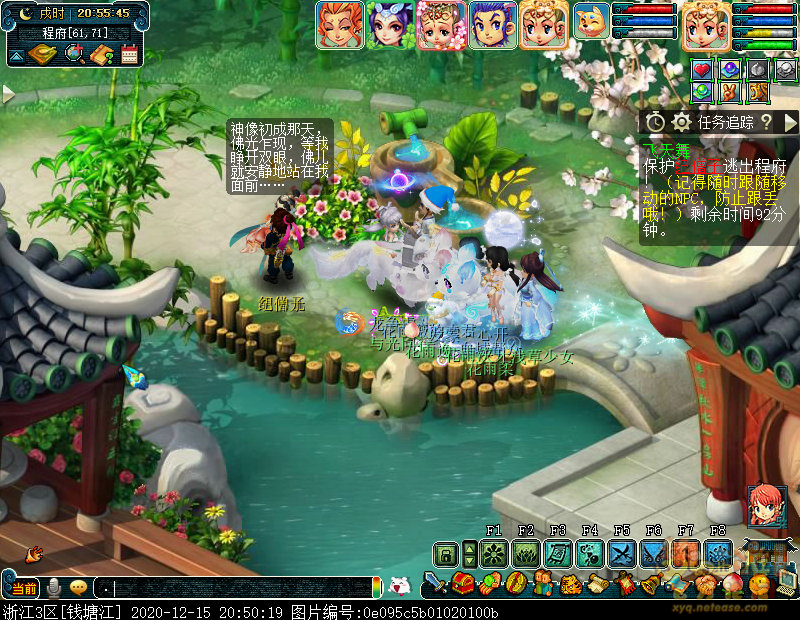Use the F5 crossed blades skill
800x620 pixels.
pyautogui.click(x=622, y=553)
